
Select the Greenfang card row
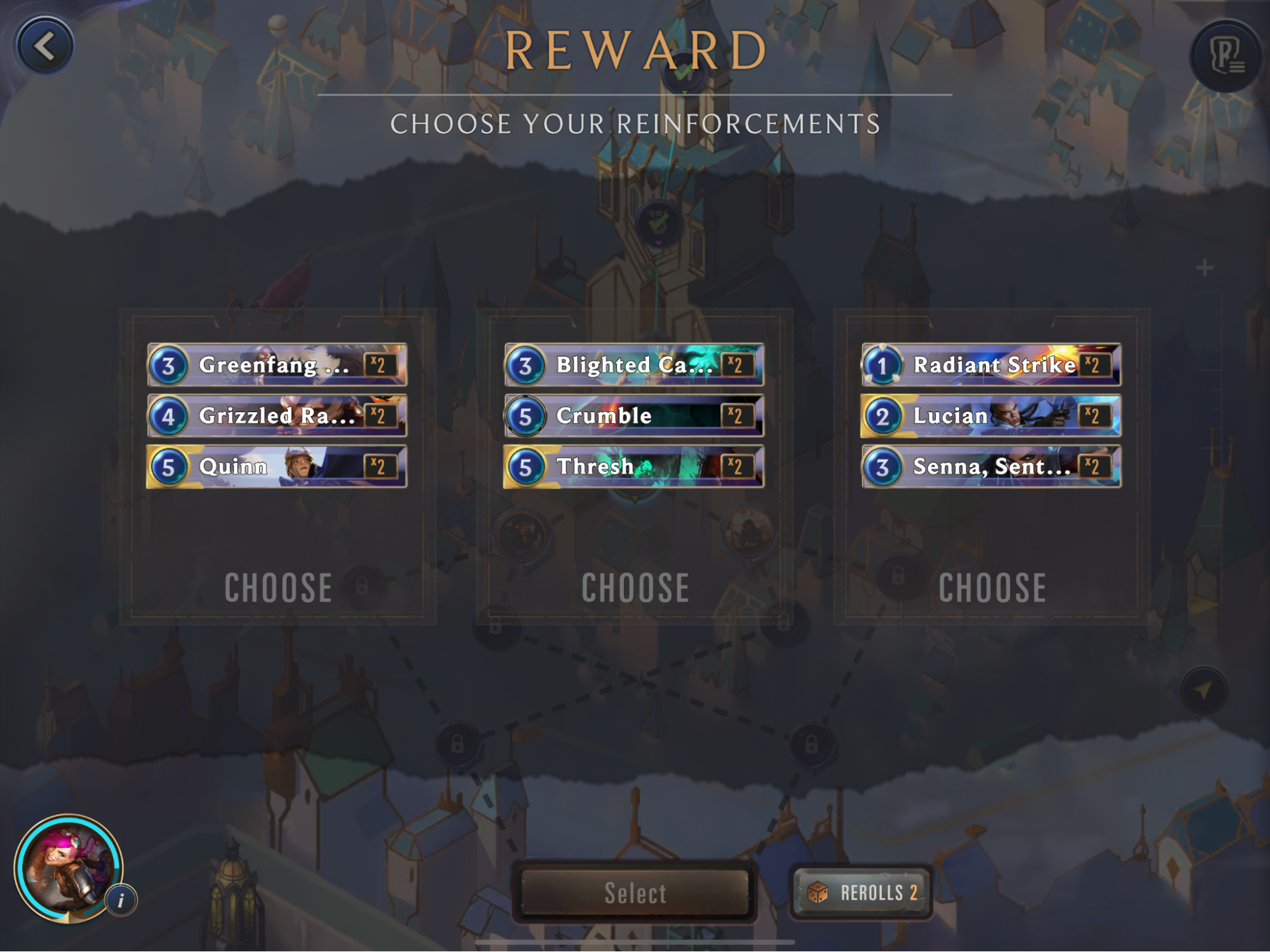click(277, 365)
